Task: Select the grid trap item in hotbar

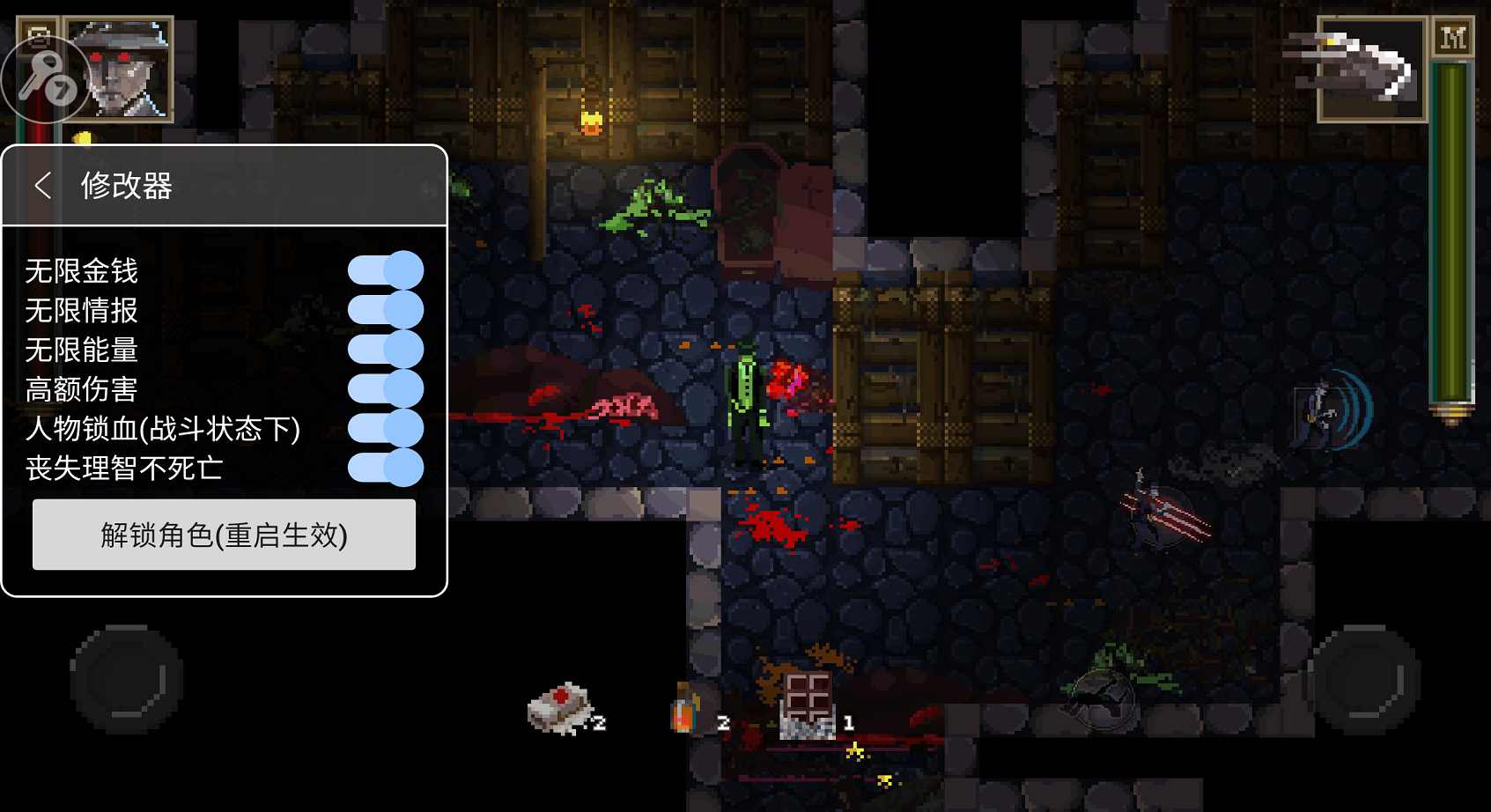Action: [x=808, y=705]
